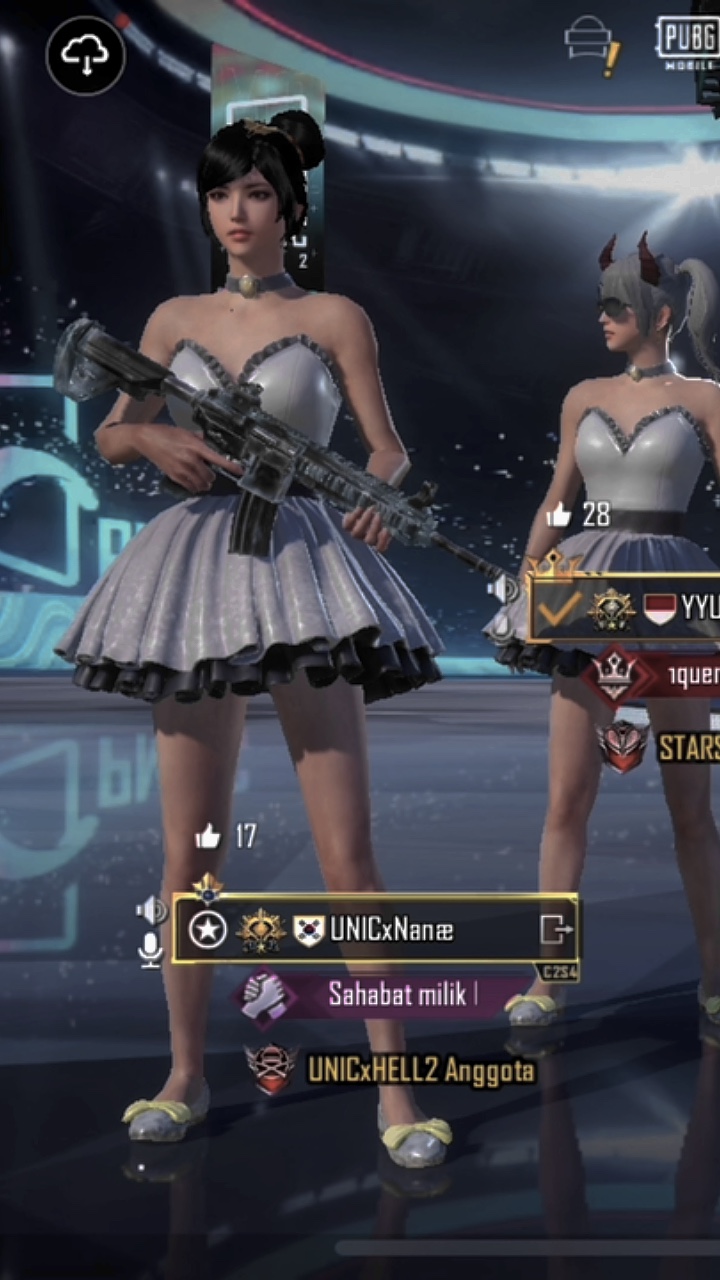This screenshot has width=720, height=1280.
Task: Tap the cloud download icon
Action: coord(85,57)
